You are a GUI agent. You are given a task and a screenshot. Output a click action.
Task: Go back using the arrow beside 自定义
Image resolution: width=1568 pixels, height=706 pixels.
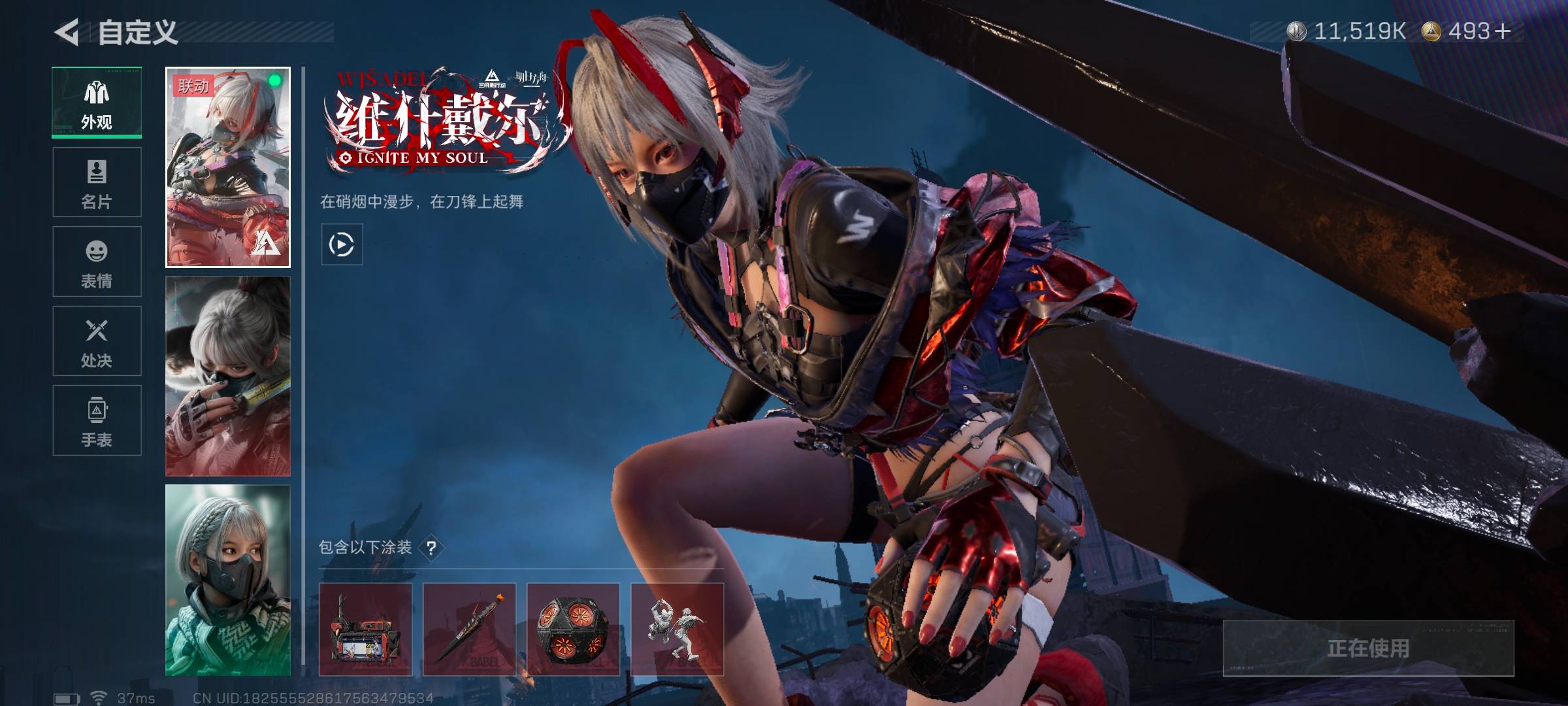[x=67, y=32]
